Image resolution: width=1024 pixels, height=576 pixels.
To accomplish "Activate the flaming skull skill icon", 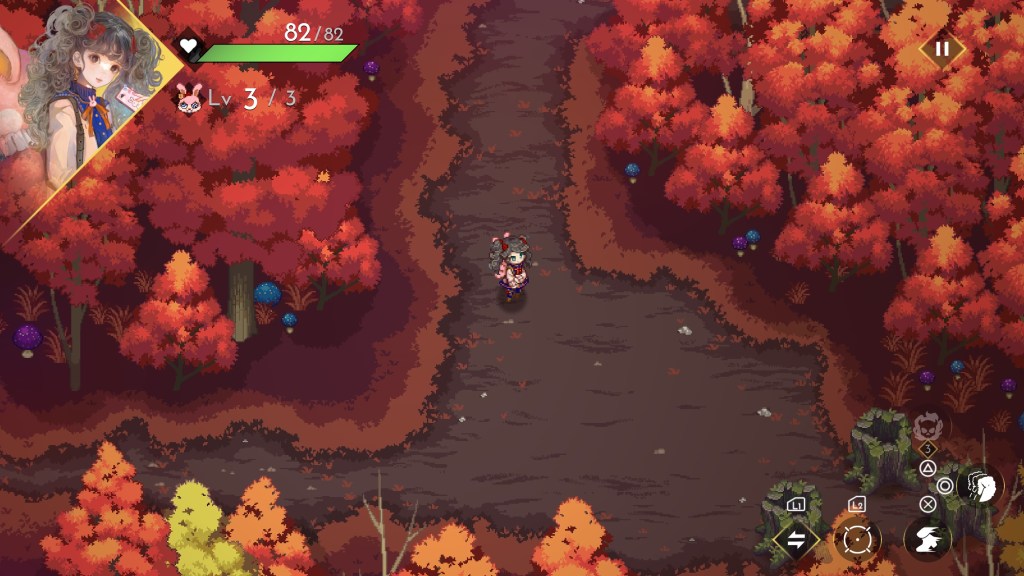I will 927,428.
